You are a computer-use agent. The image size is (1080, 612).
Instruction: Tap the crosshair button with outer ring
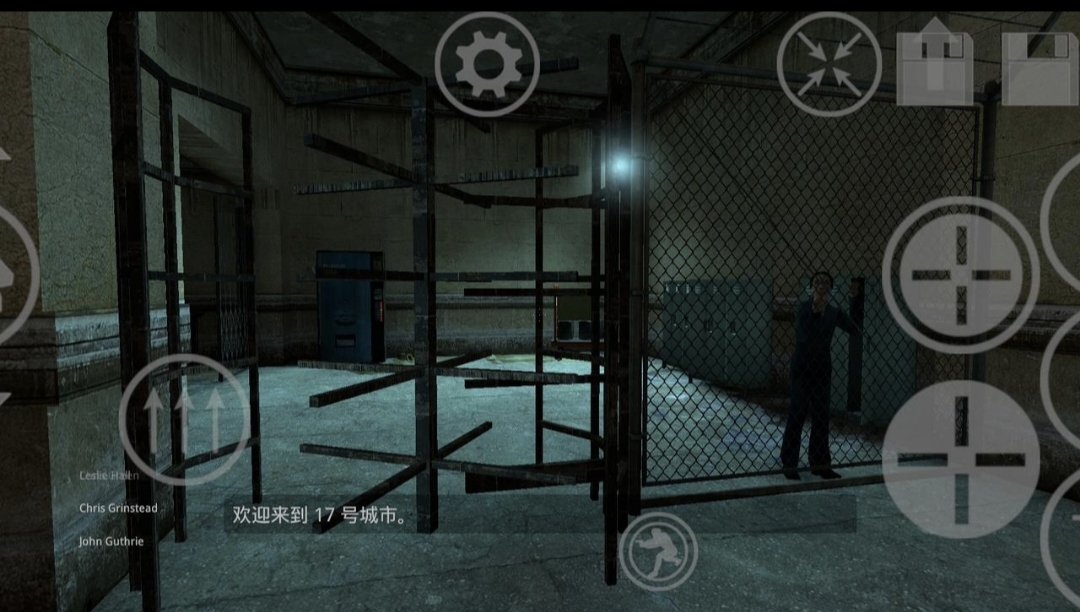pyautogui.click(x=960, y=275)
